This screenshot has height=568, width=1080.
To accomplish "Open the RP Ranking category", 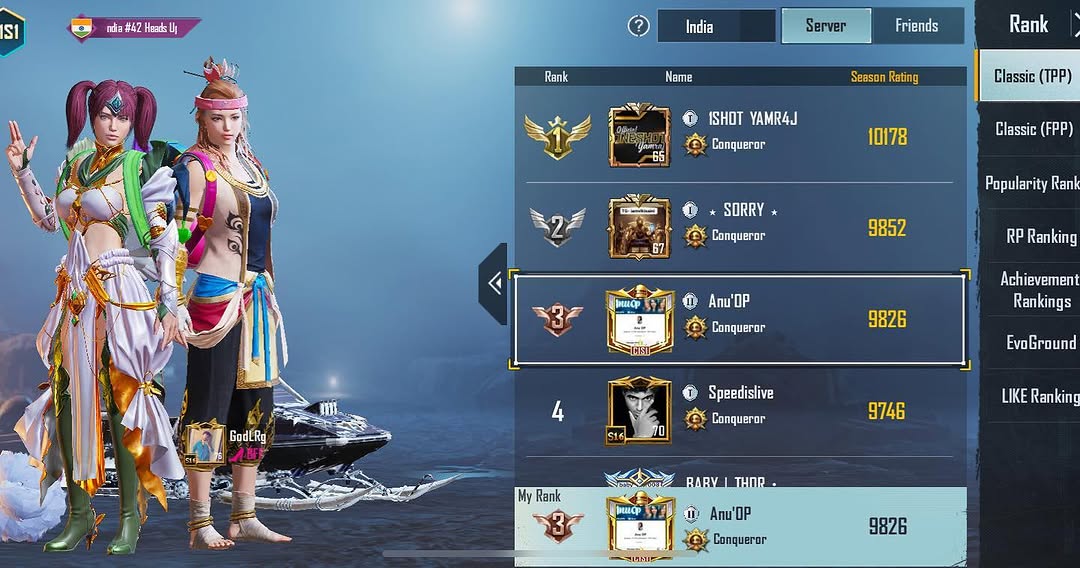I will click(x=1040, y=237).
